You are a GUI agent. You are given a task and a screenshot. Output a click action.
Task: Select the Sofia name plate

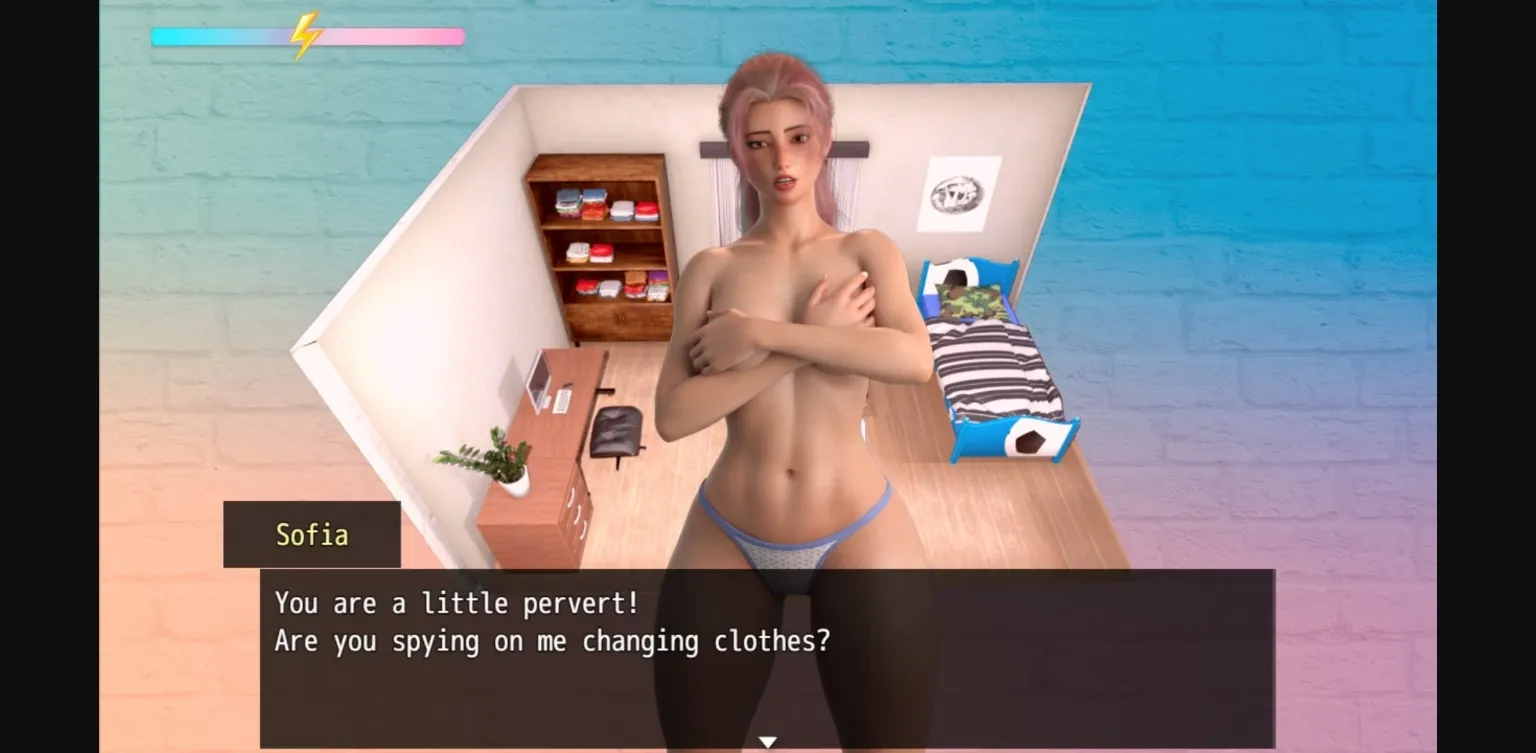coord(311,535)
